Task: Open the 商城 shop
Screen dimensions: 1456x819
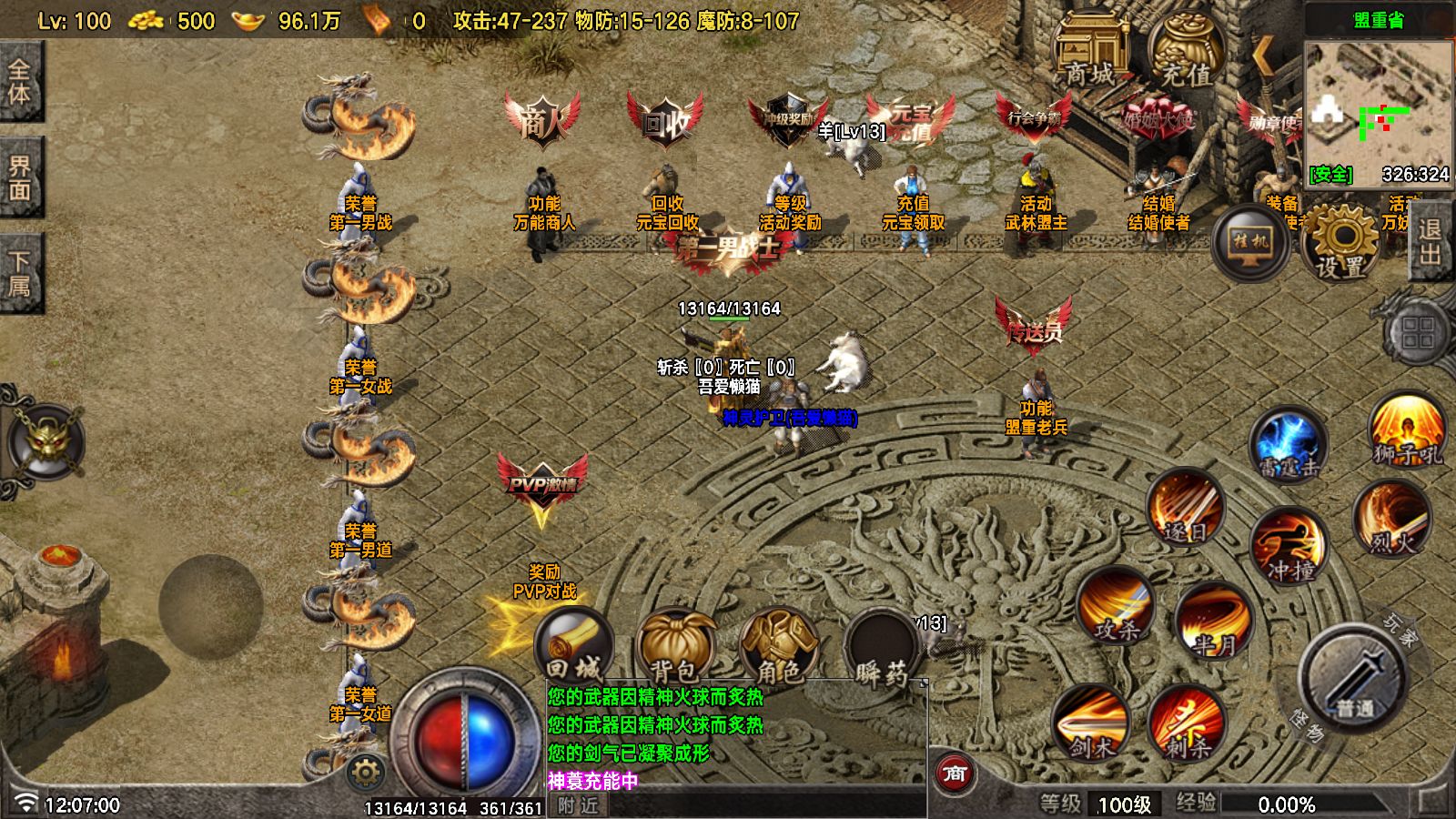Action: 1089,53
